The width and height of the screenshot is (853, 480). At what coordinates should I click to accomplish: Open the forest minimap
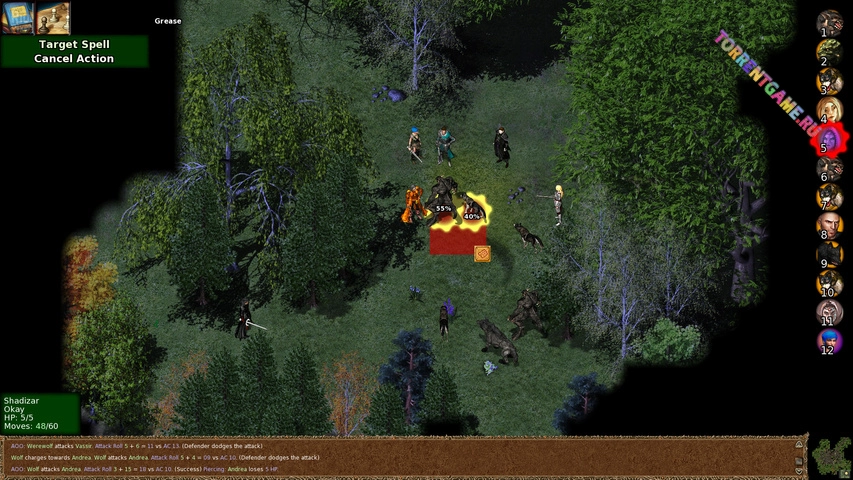831,458
